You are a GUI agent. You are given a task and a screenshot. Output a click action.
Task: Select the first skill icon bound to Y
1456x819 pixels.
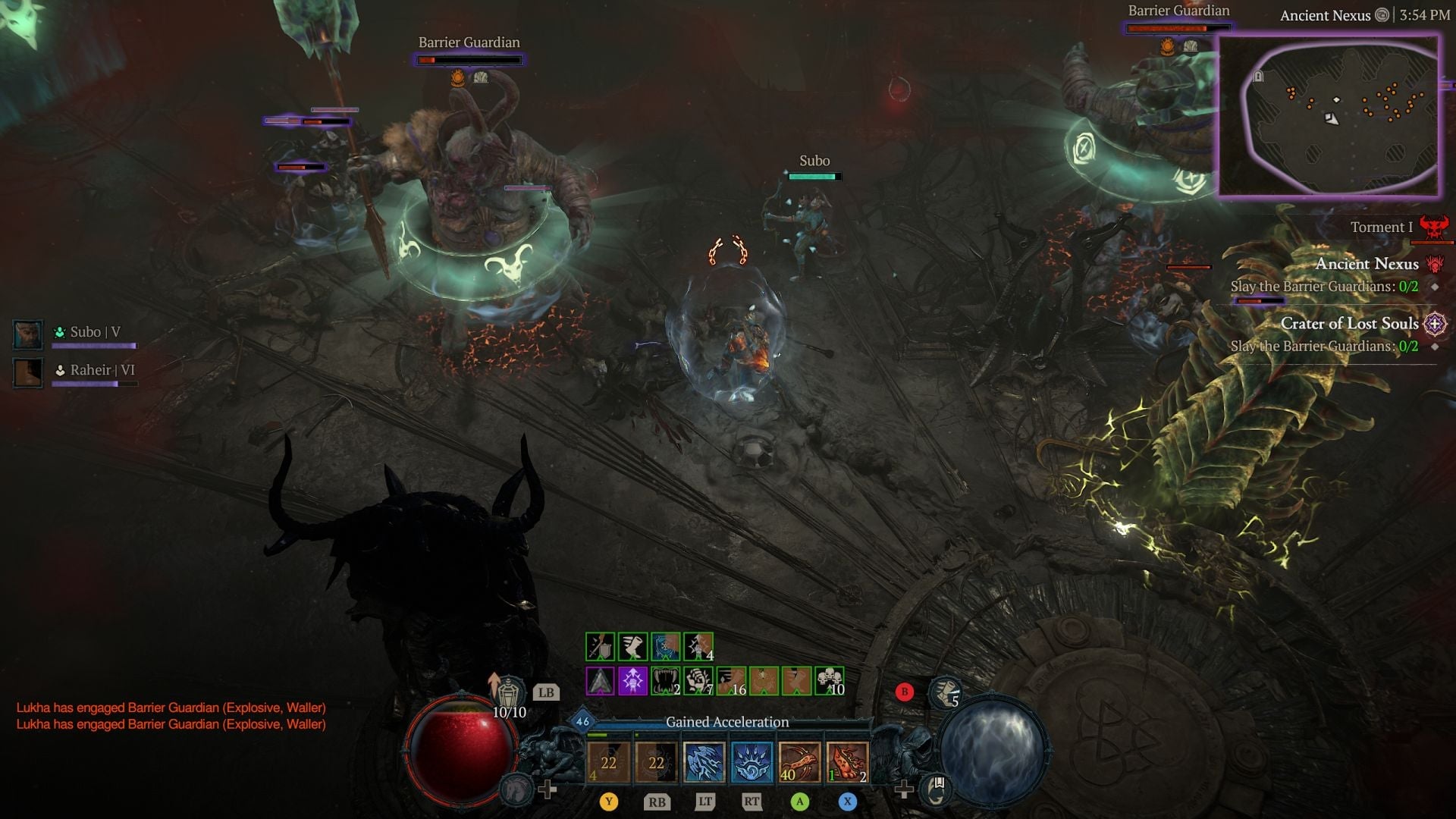tap(610, 763)
